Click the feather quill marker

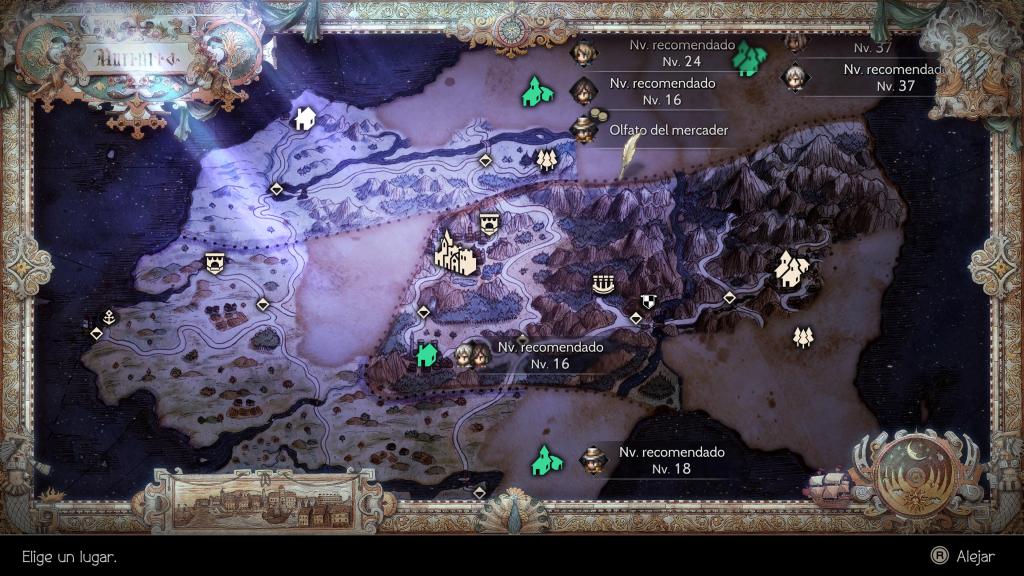(x=629, y=155)
